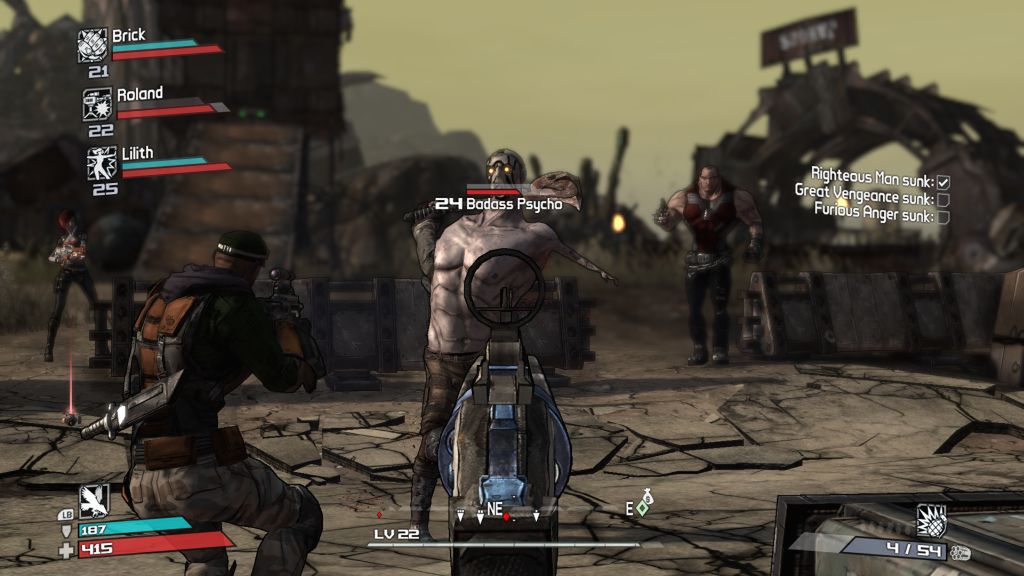Click the green diamond waypoint on compass
The width and height of the screenshot is (1024, 576).
642,508
